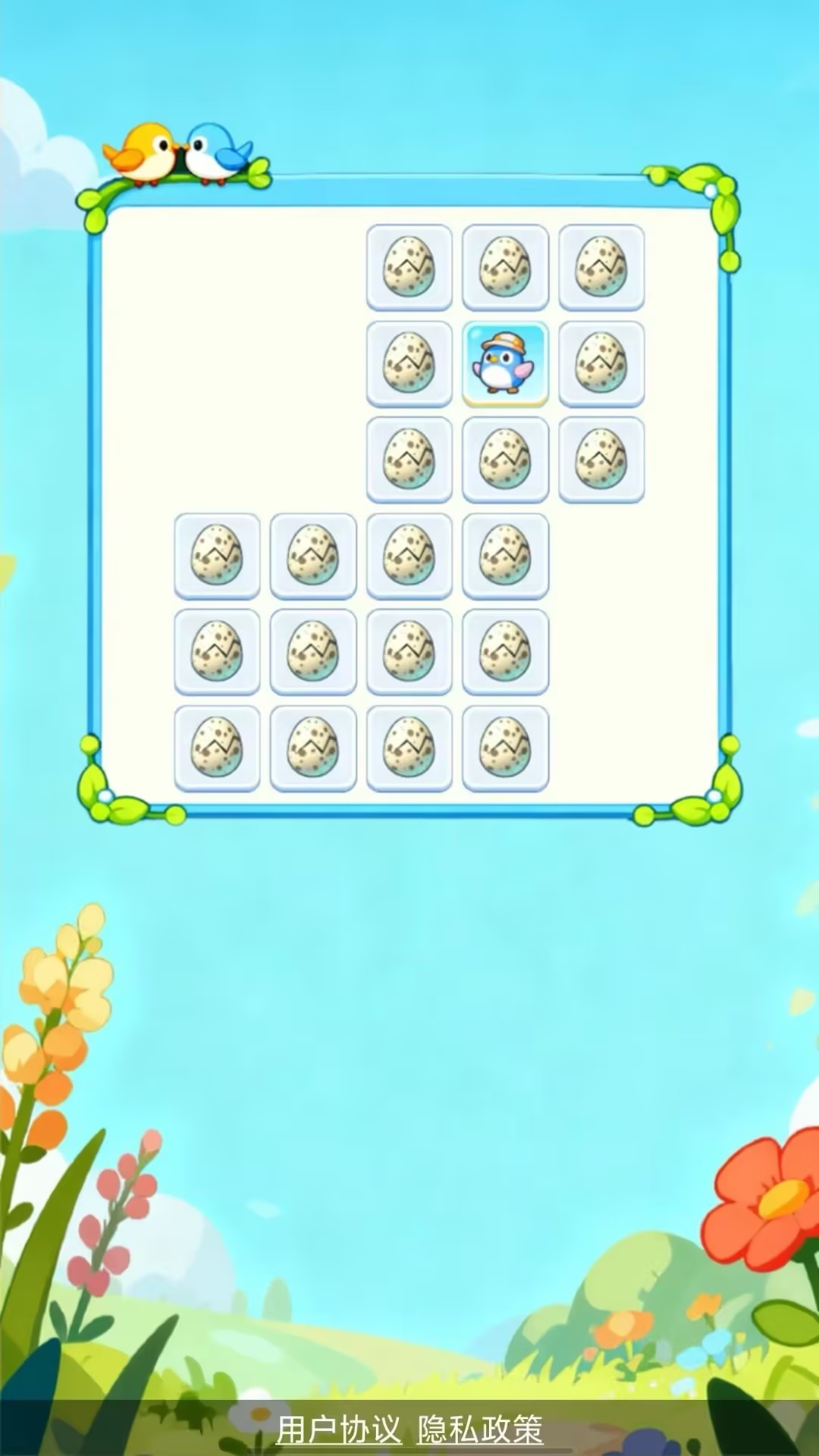Open the 隐私政策 privacy policy link
Viewport: 819px width, 1456px height.
point(480,1429)
